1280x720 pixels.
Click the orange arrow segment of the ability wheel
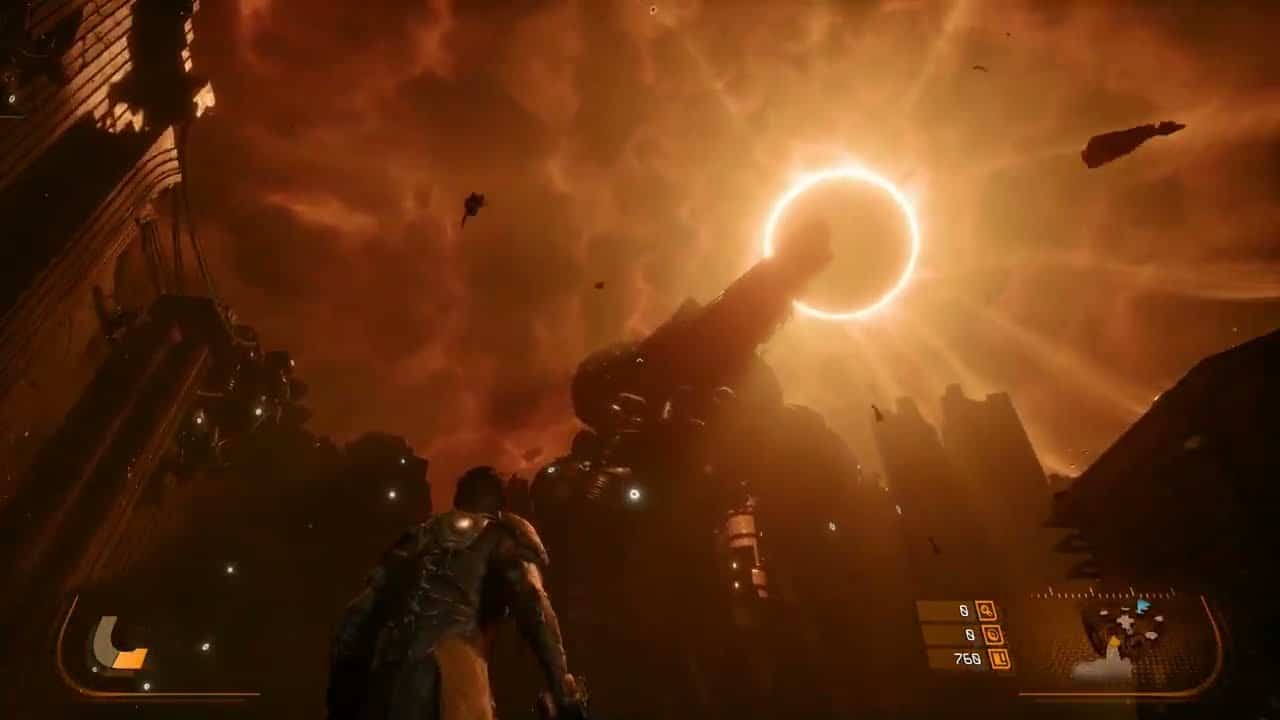click(128, 657)
